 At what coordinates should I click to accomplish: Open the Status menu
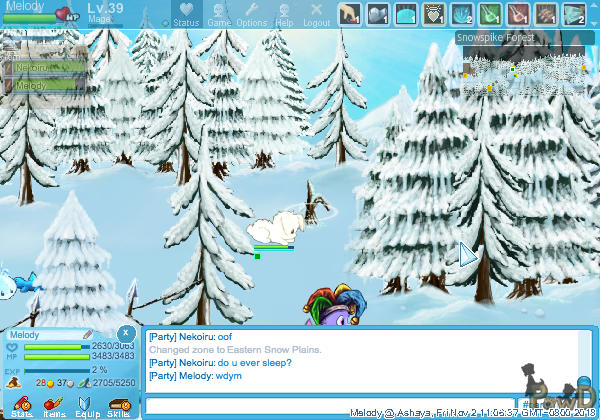pos(185,14)
